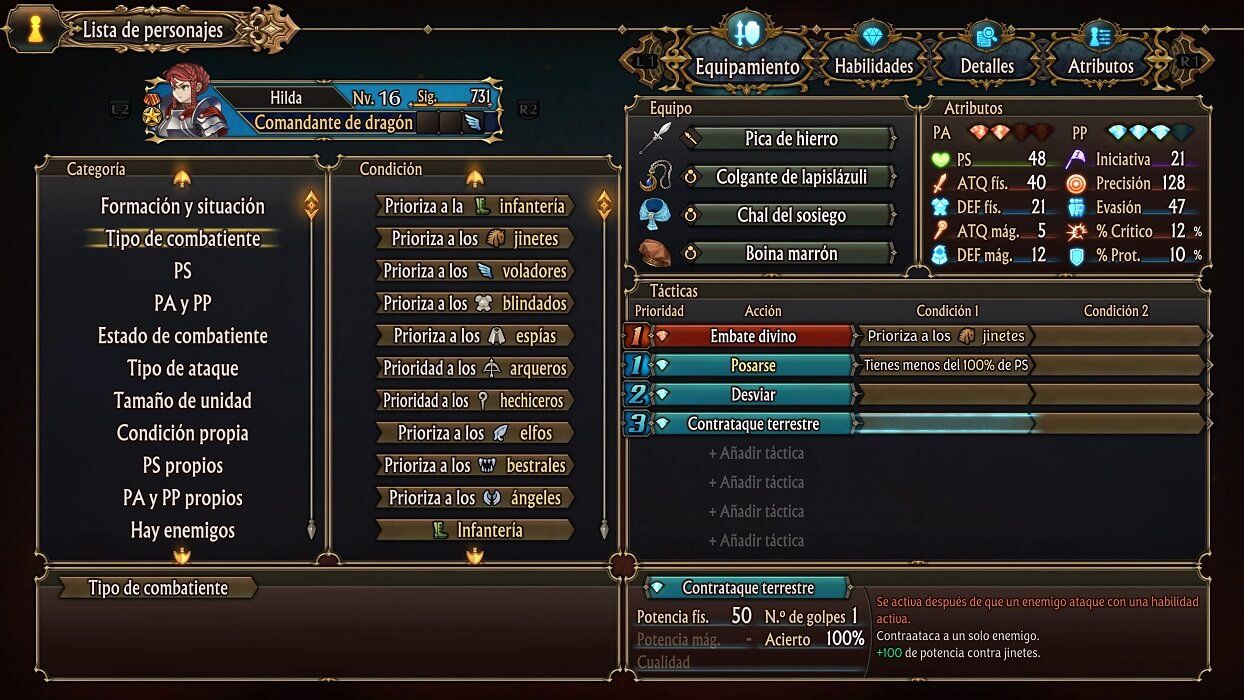
Task: Open the Tipo de ataque category
Action: [183, 368]
